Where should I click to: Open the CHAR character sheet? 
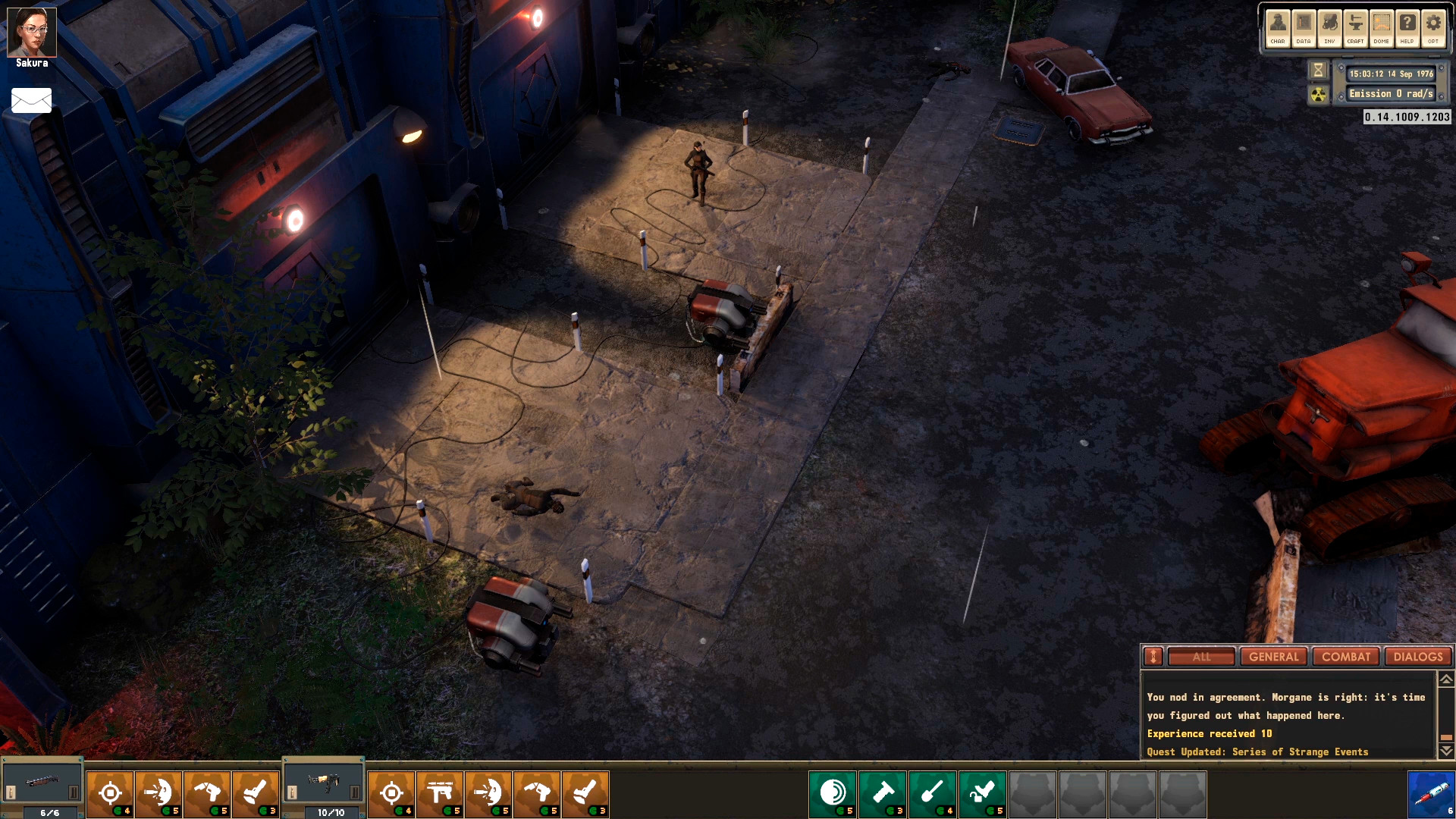(x=1278, y=28)
